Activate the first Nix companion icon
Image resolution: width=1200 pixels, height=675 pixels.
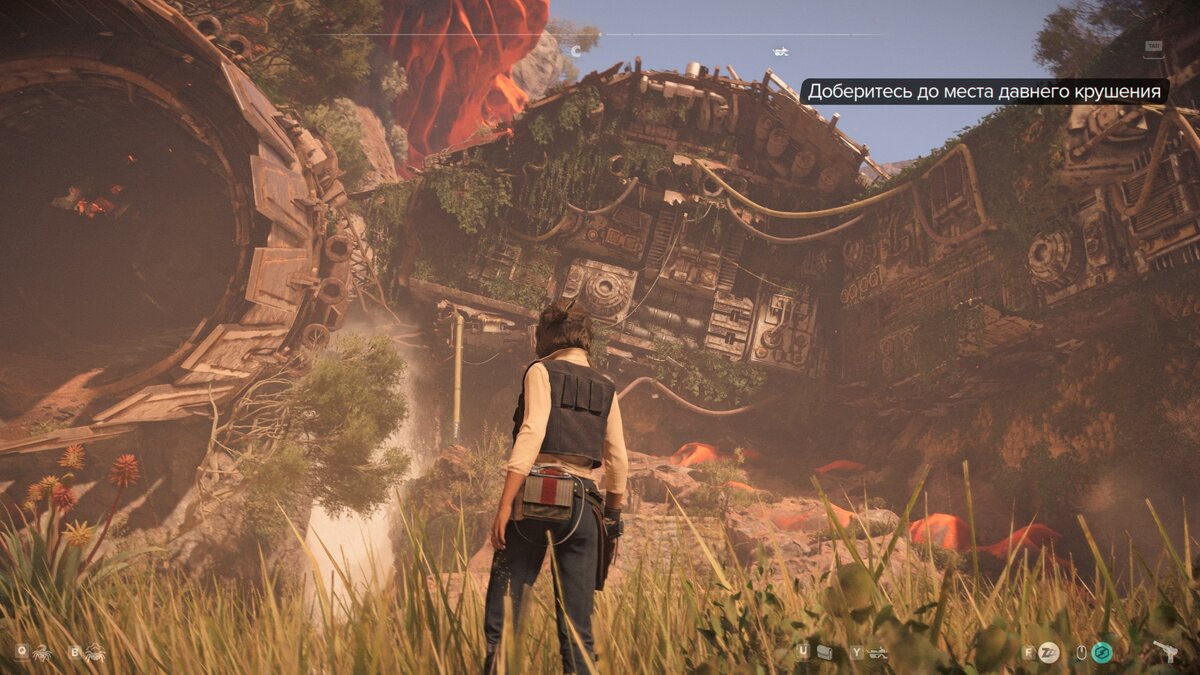(42, 653)
